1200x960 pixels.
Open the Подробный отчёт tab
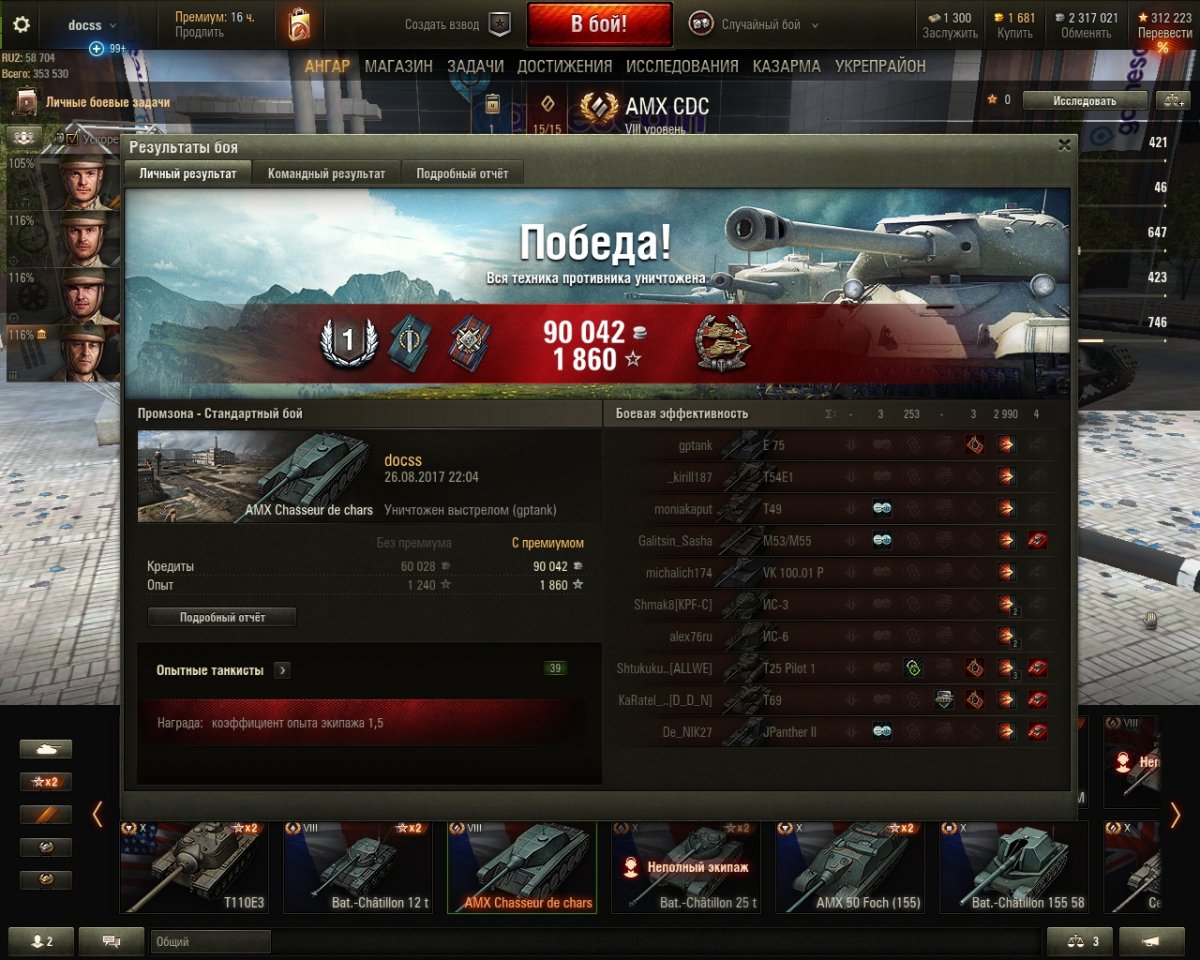(x=462, y=173)
